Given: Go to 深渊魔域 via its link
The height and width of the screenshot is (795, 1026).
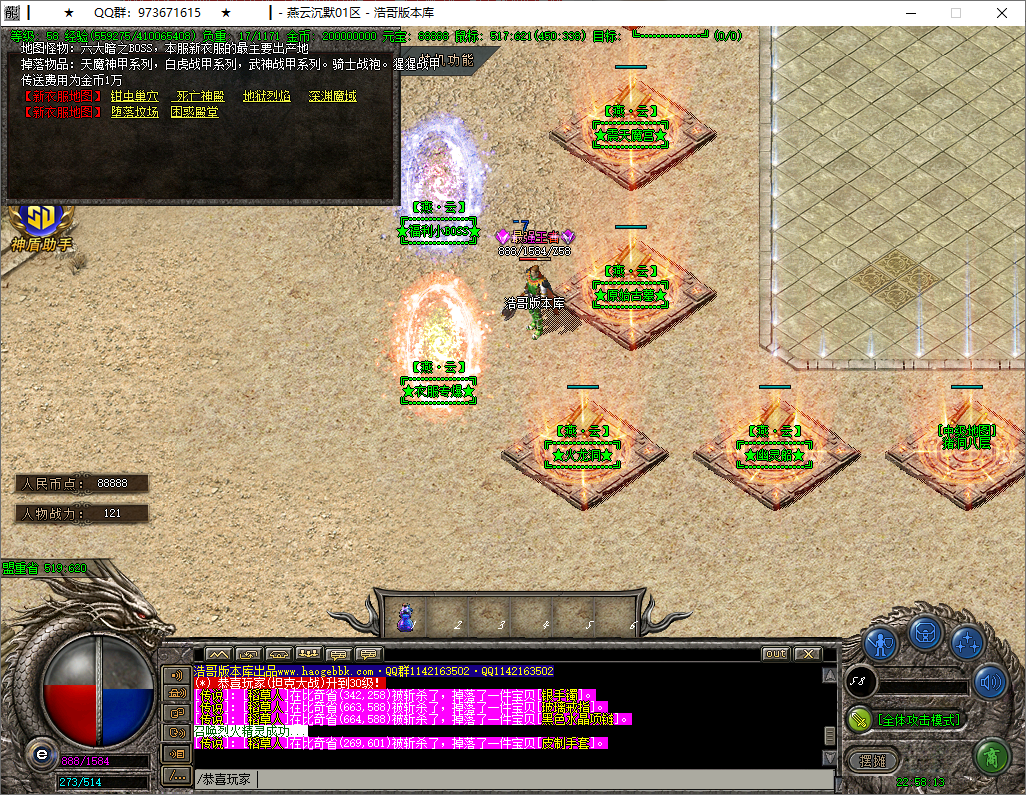Looking at the screenshot, I should (332, 96).
